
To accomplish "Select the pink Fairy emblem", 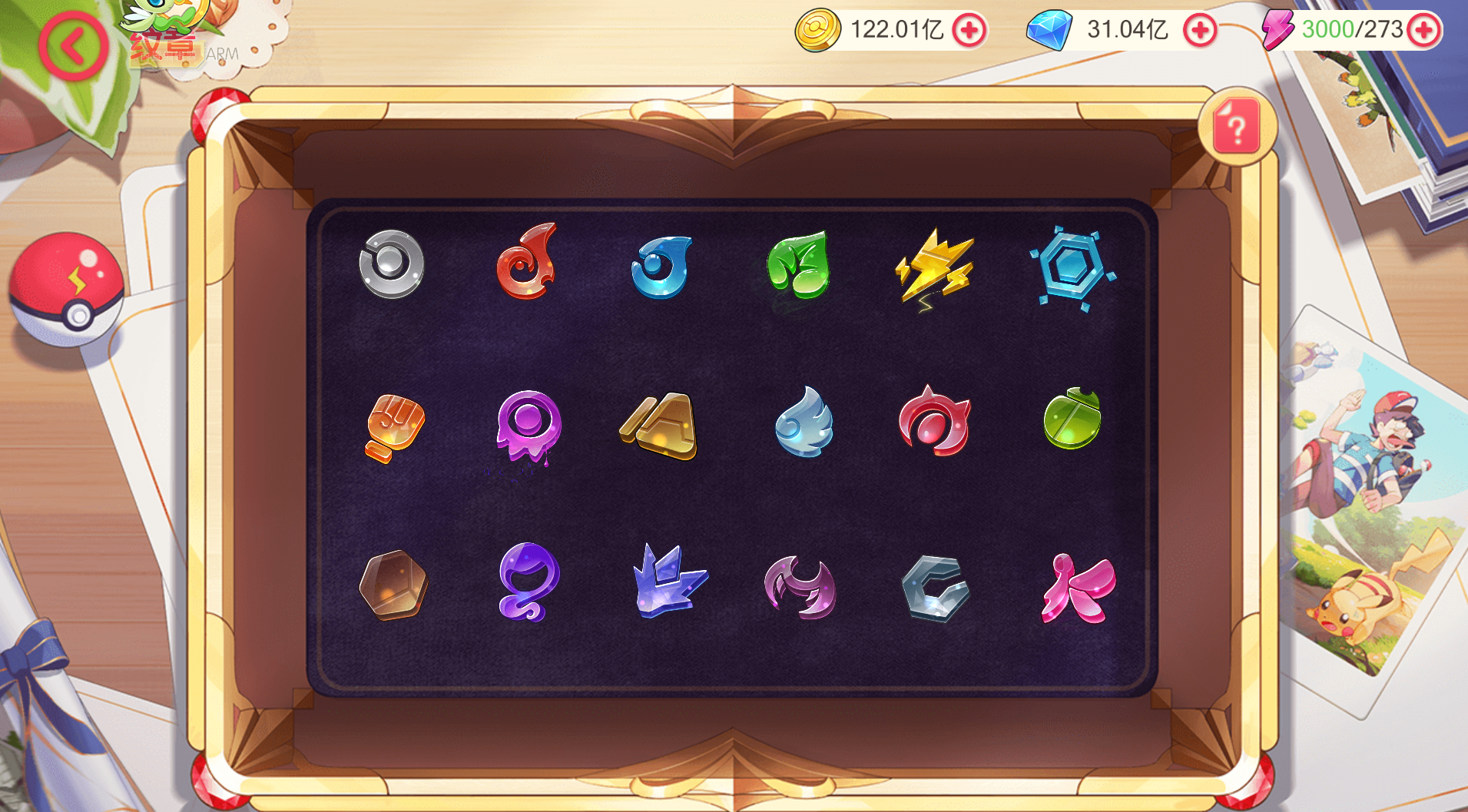I will click(1078, 588).
